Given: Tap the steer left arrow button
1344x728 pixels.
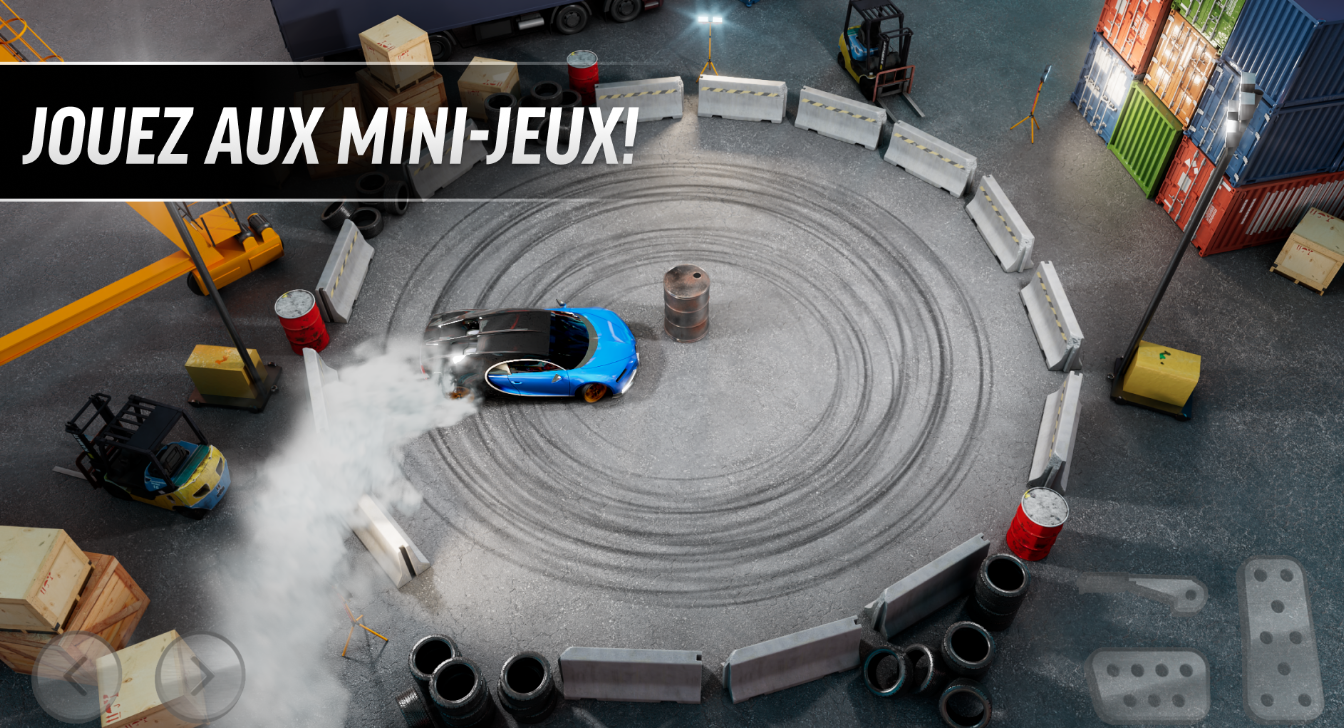Looking at the screenshot, I should pos(76,677).
